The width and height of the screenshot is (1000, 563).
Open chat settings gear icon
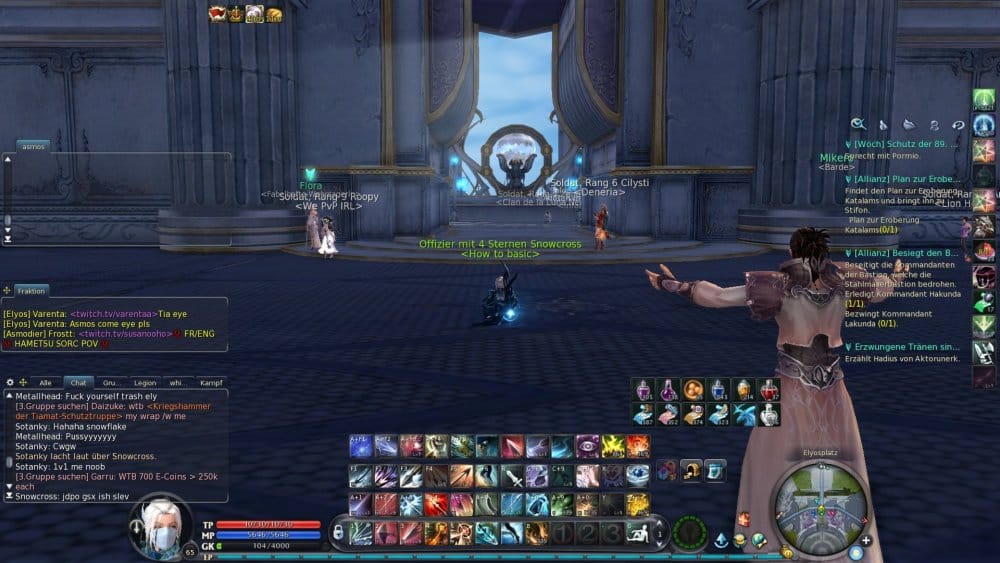tap(10, 382)
